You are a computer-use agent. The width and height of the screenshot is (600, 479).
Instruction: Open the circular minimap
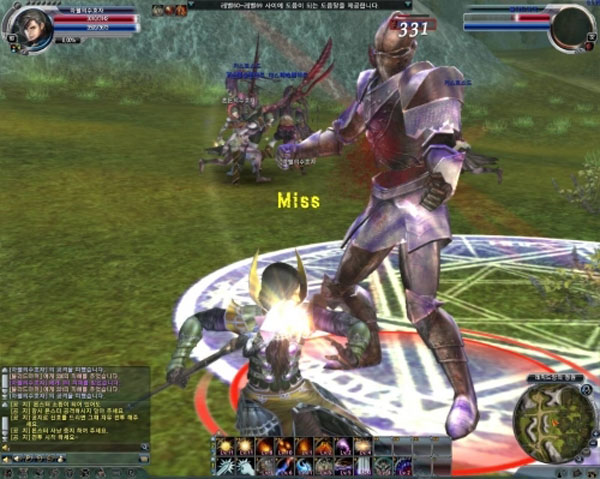pyautogui.click(x=554, y=420)
